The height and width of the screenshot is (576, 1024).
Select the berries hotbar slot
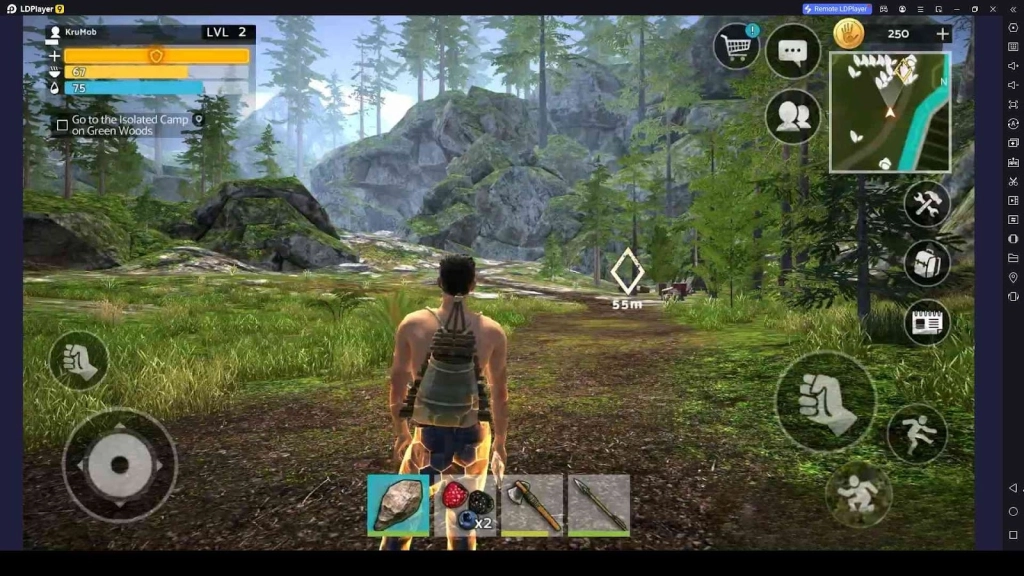pyautogui.click(x=465, y=505)
